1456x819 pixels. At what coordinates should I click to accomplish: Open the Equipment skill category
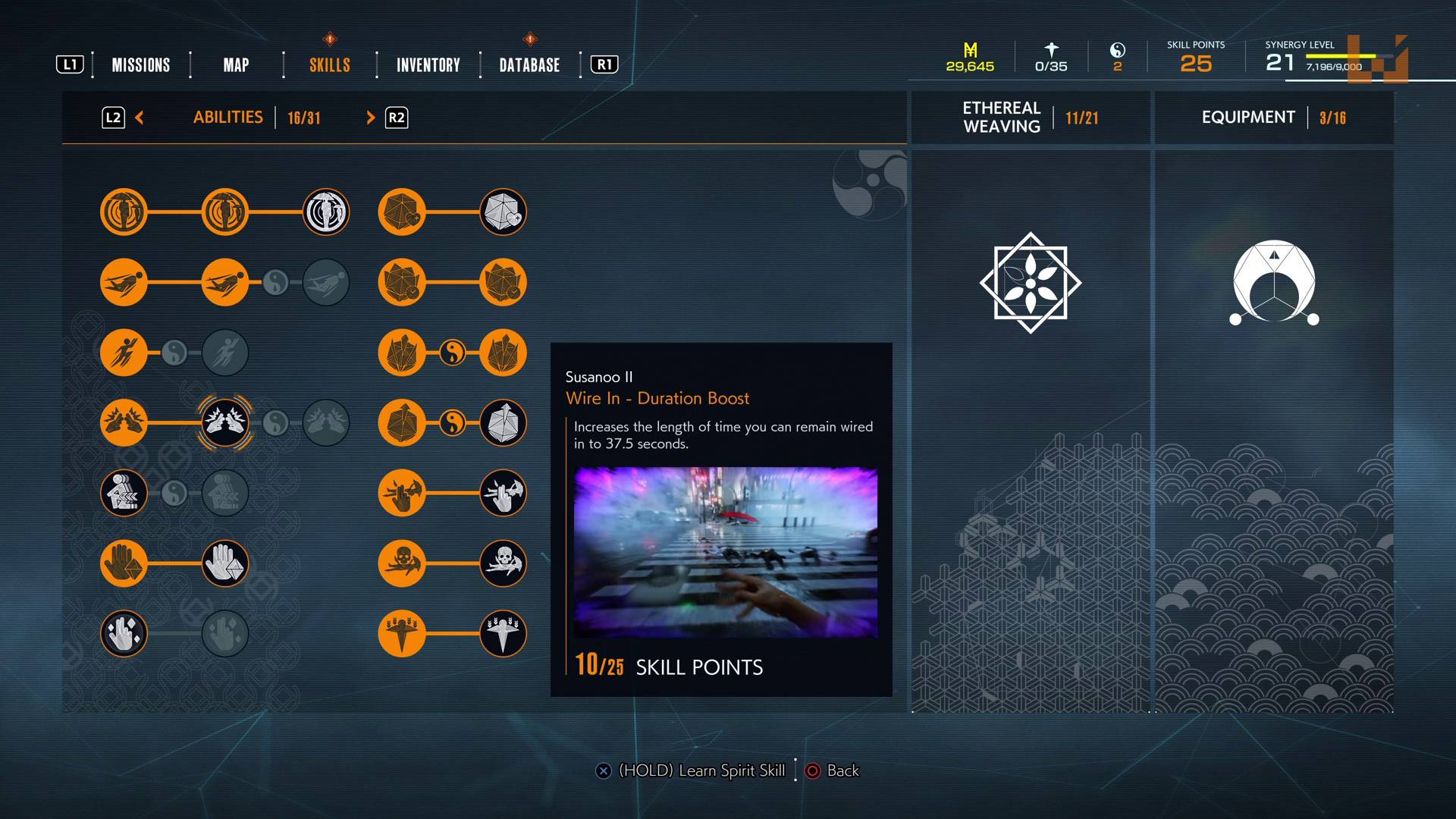point(1273,118)
